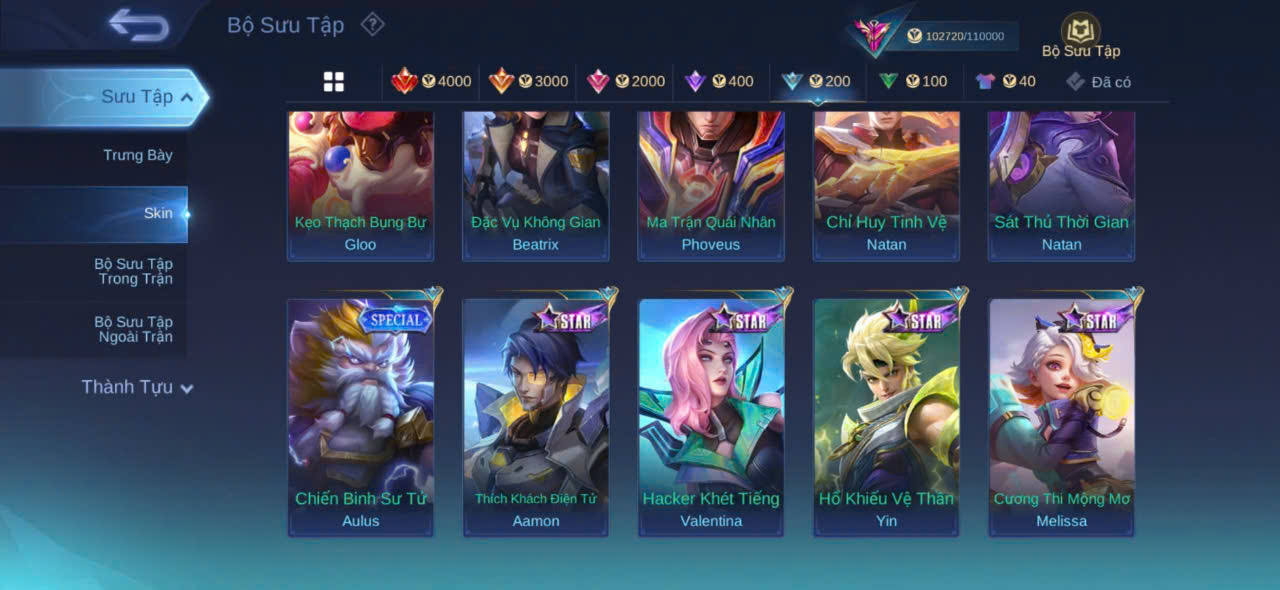
Task: Select the Skin menu entry
Action: click(x=157, y=213)
